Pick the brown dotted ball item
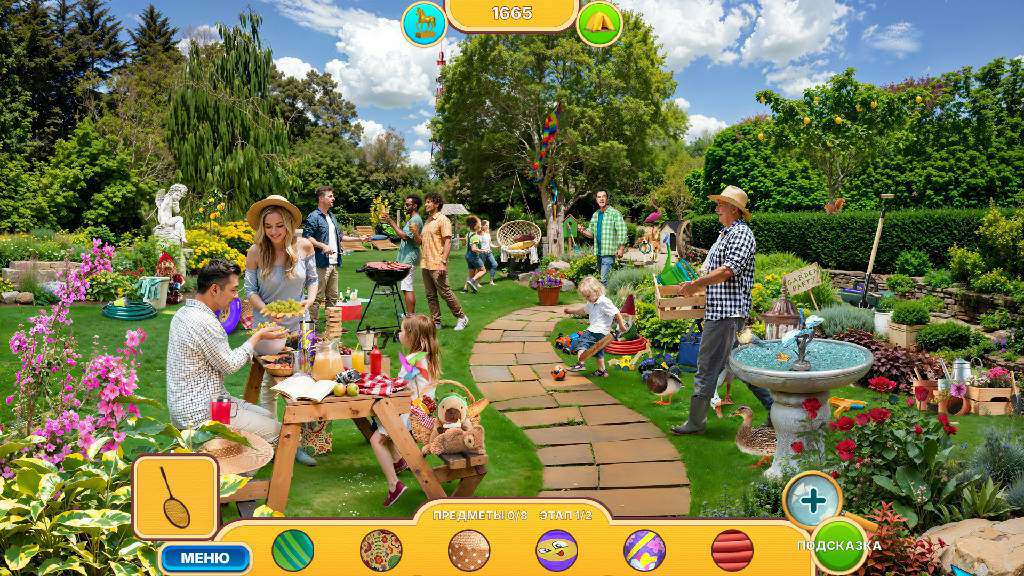Viewport: 1024px width, 576px height. pyautogui.click(x=469, y=550)
